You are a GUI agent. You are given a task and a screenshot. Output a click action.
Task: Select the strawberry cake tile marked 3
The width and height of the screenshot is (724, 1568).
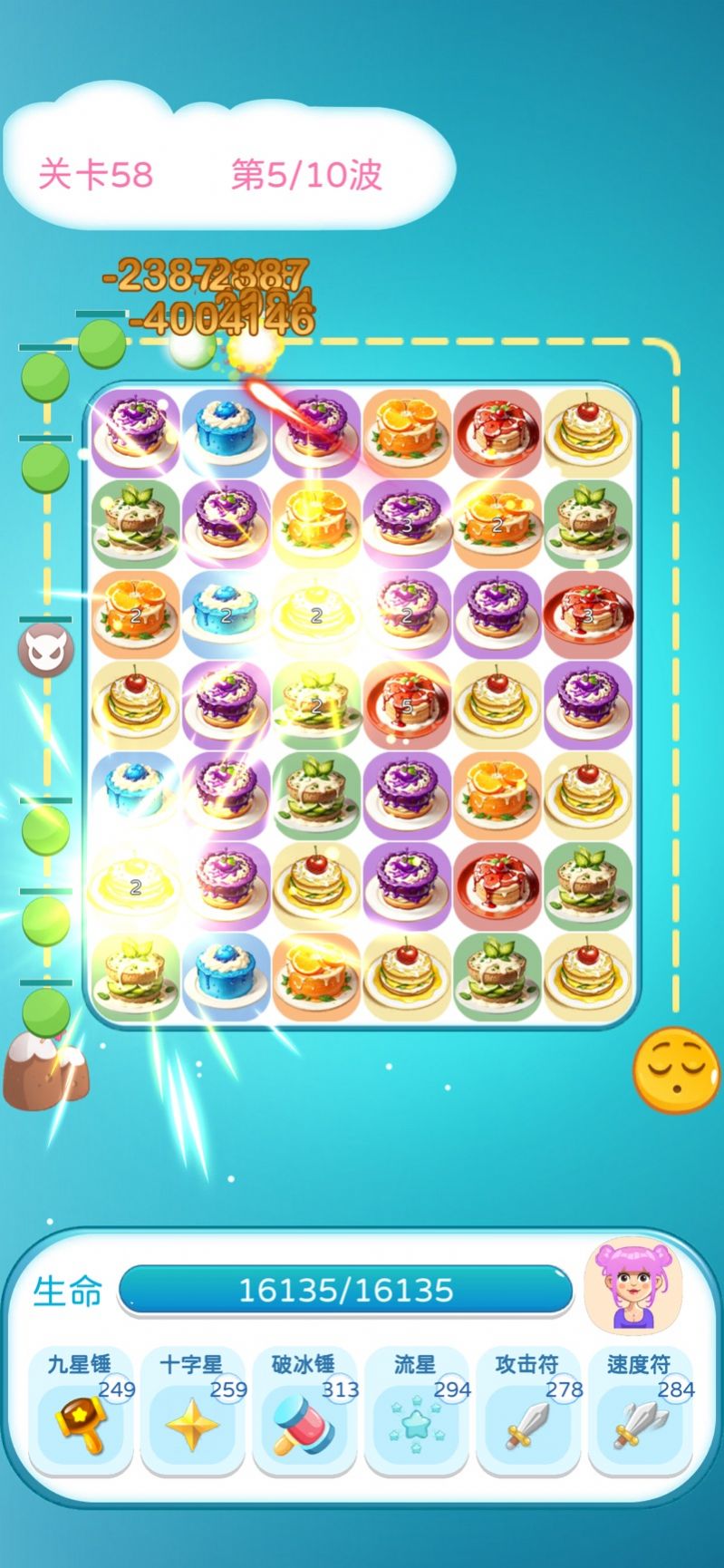(587, 614)
